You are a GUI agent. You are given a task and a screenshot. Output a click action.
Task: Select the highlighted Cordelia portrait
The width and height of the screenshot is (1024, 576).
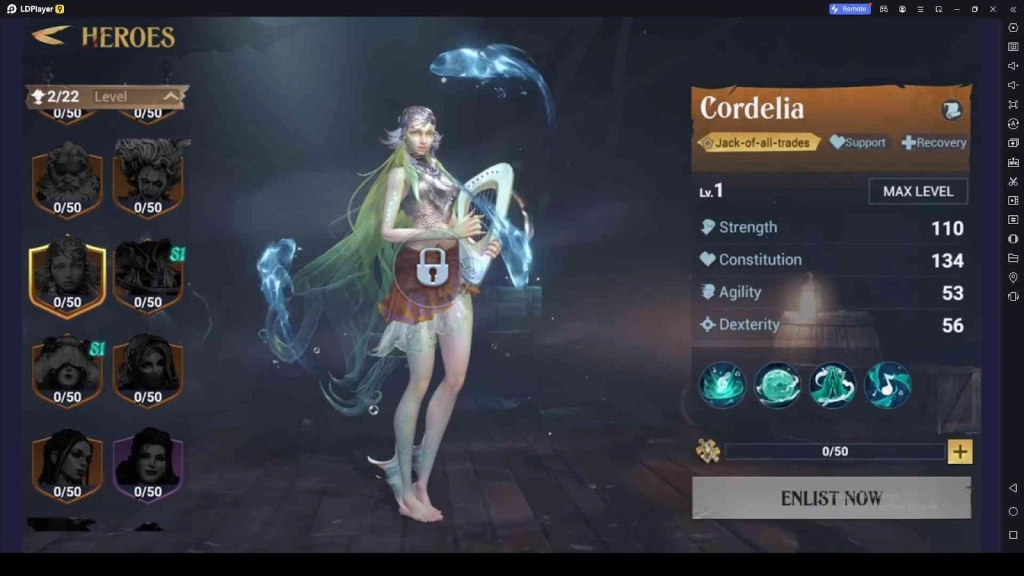click(67, 274)
